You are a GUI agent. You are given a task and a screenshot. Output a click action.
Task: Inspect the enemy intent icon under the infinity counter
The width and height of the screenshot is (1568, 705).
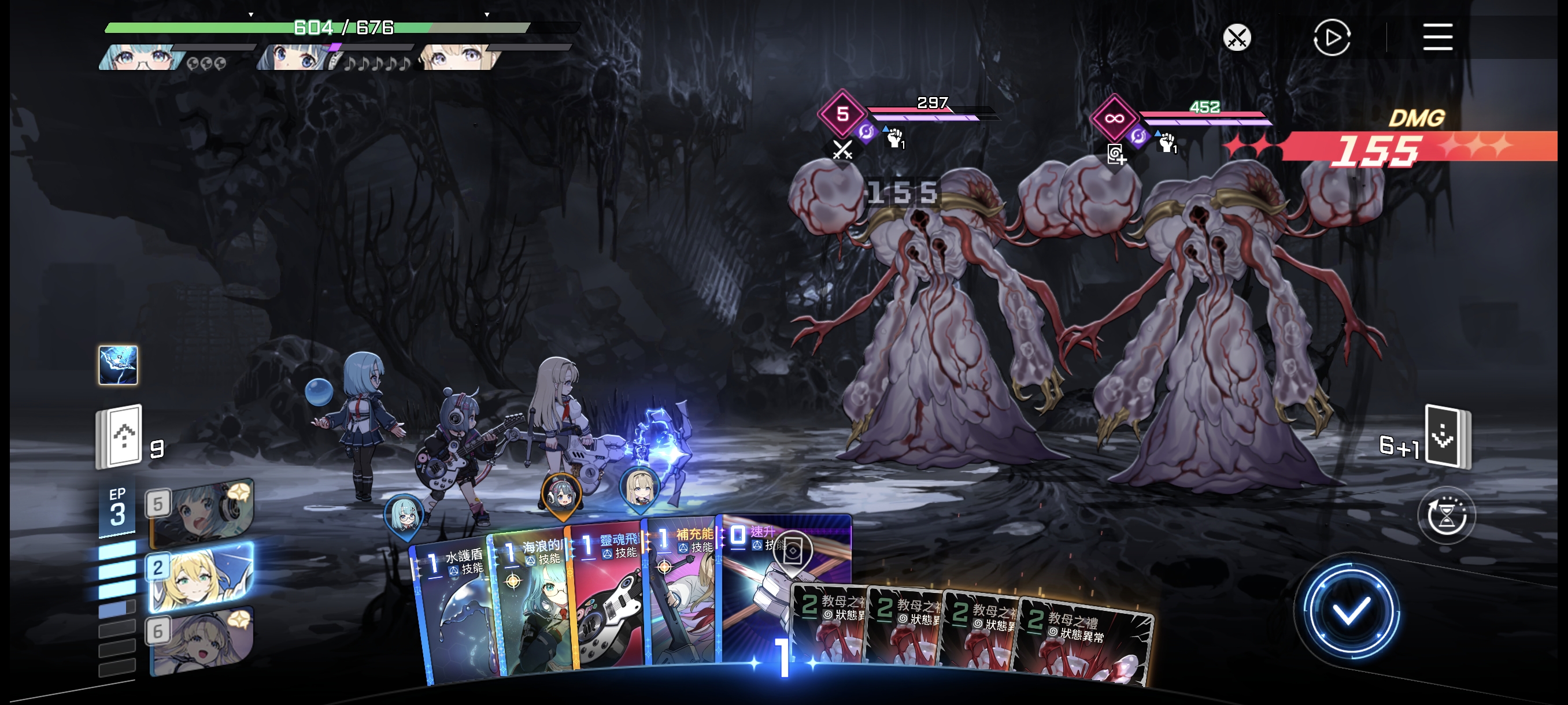click(1115, 154)
